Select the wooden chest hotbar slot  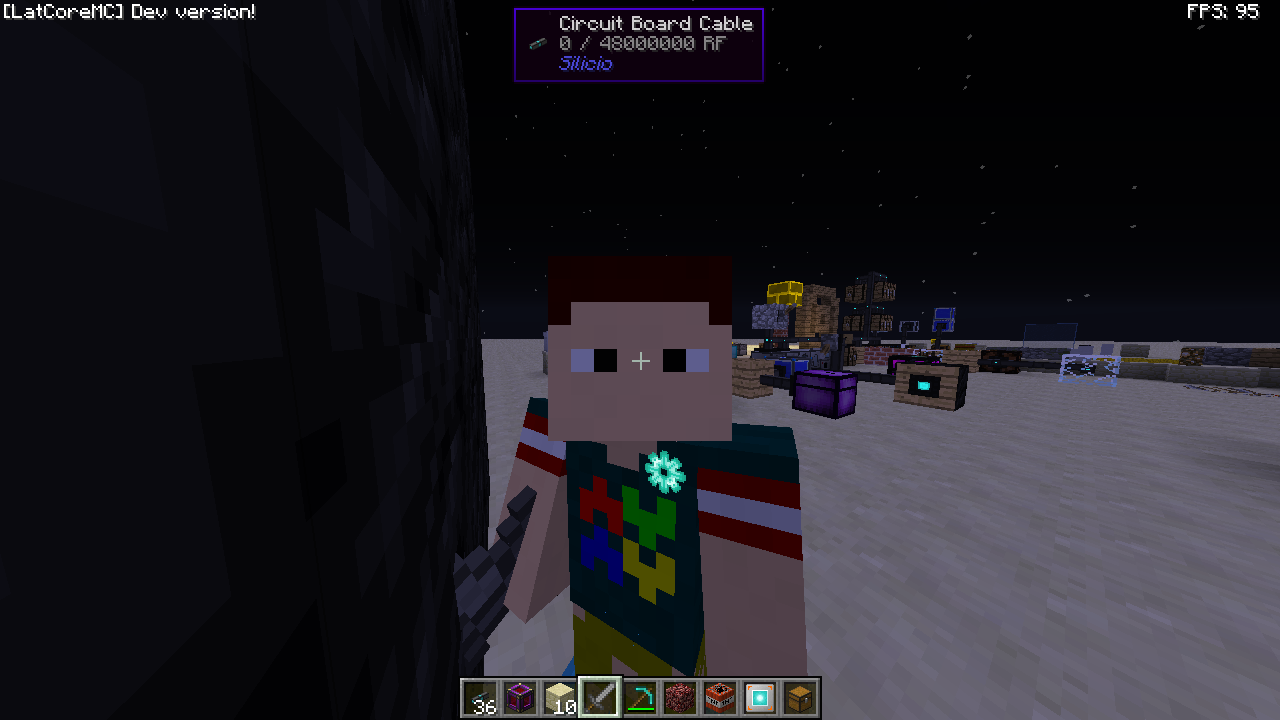point(800,697)
